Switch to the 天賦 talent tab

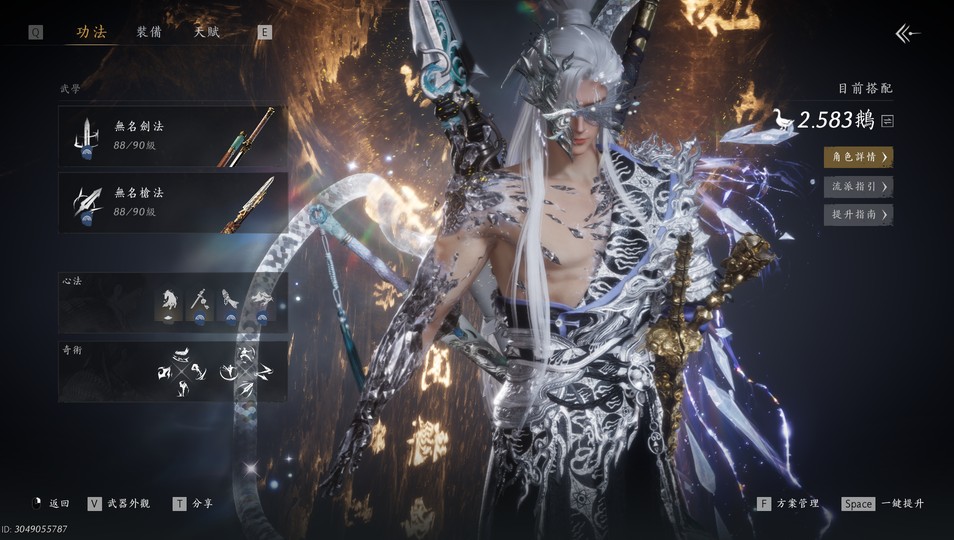[207, 32]
